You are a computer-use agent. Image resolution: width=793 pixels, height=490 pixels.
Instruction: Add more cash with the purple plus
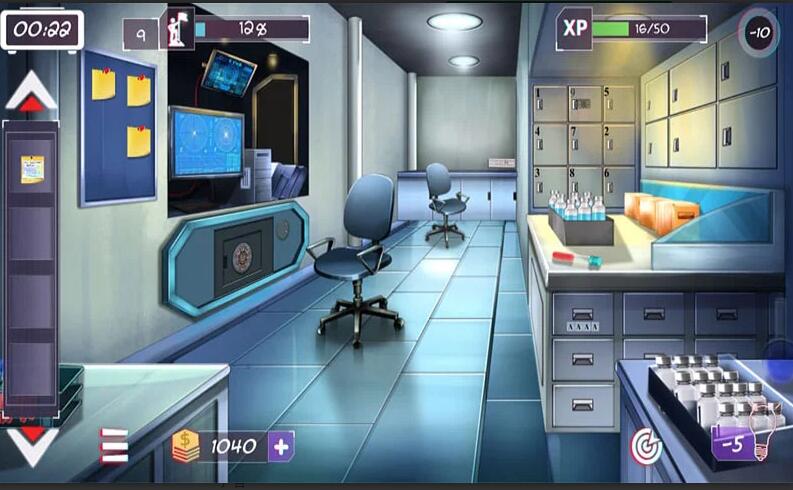[281, 446]
